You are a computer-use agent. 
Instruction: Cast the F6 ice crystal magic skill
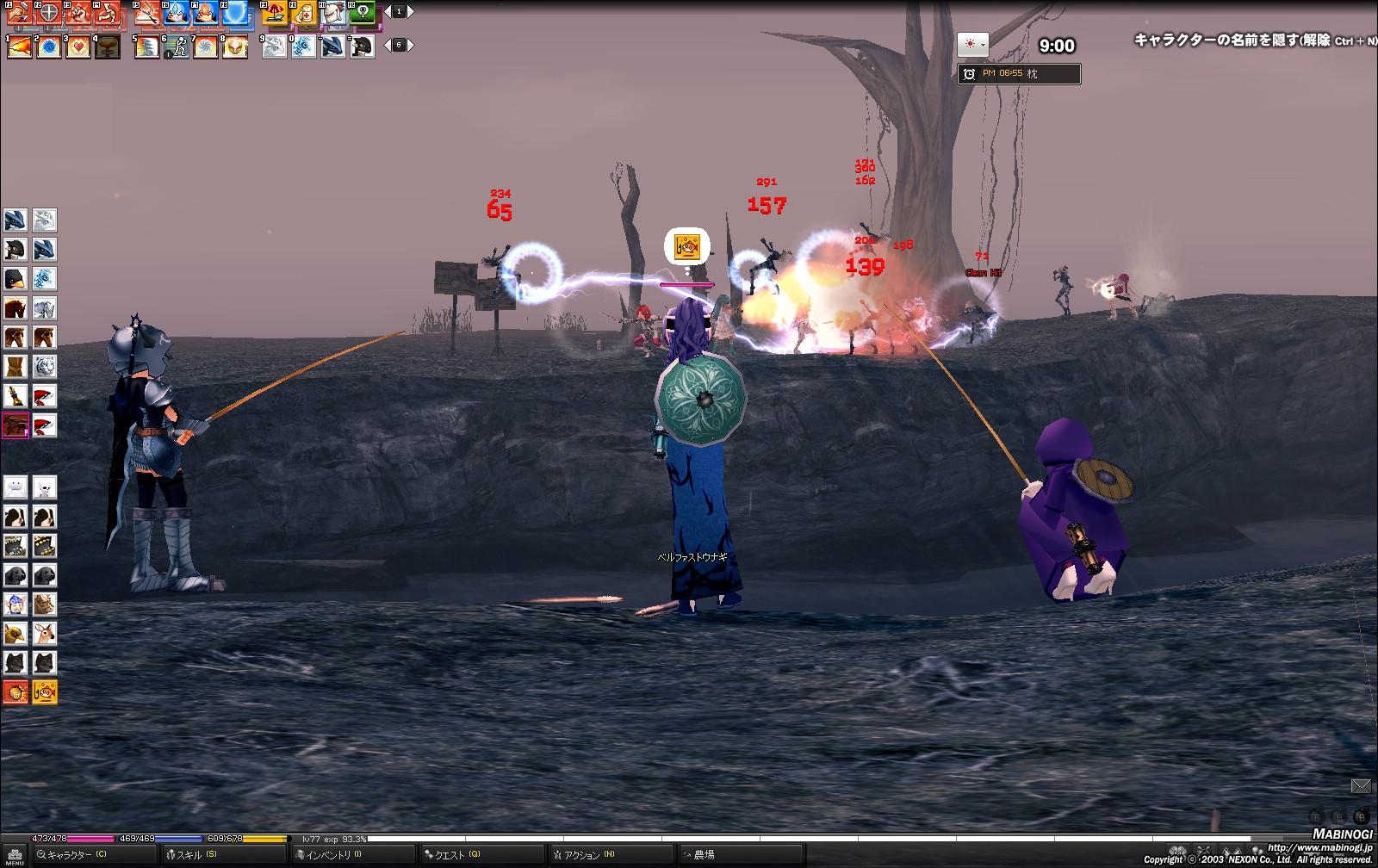point(176,13)
